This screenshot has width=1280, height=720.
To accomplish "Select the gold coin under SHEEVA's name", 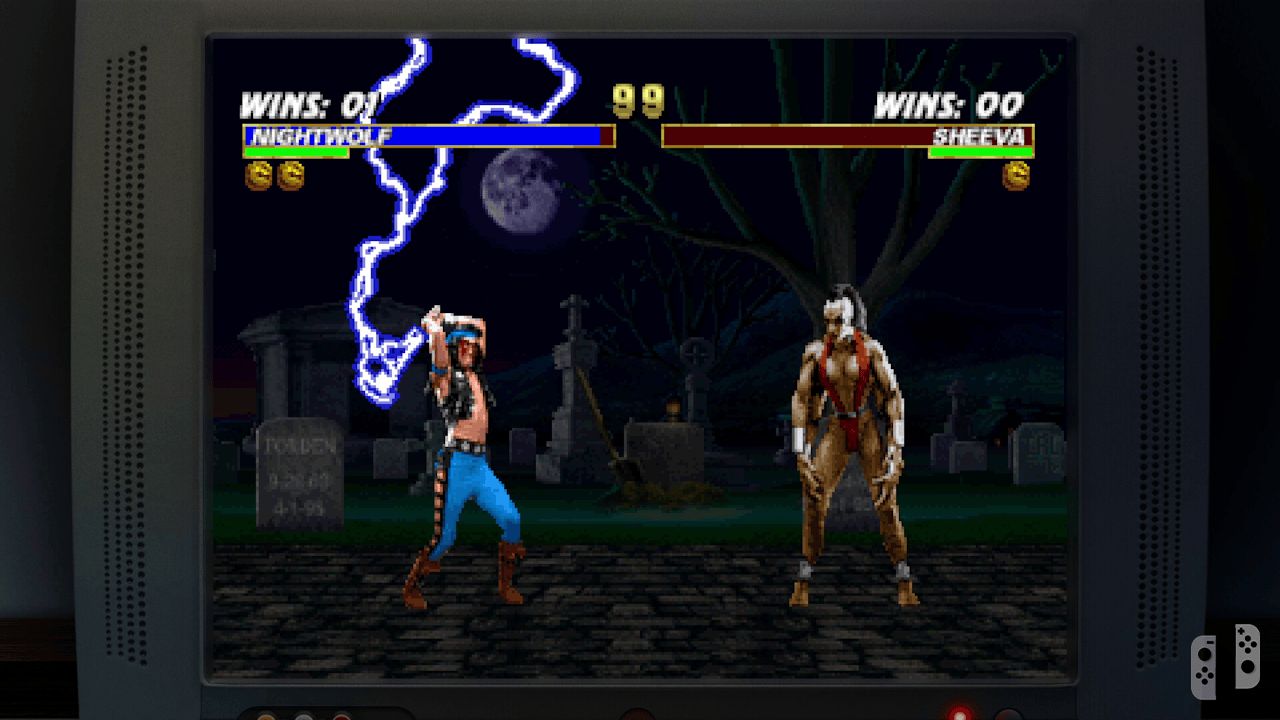I will click(x=1017, y=177).
